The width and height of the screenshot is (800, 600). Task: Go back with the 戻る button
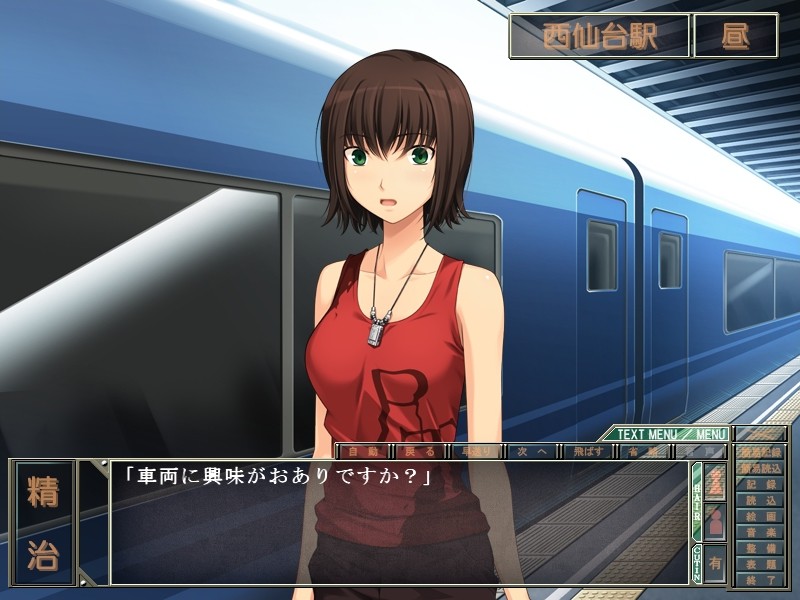(418, 451)
